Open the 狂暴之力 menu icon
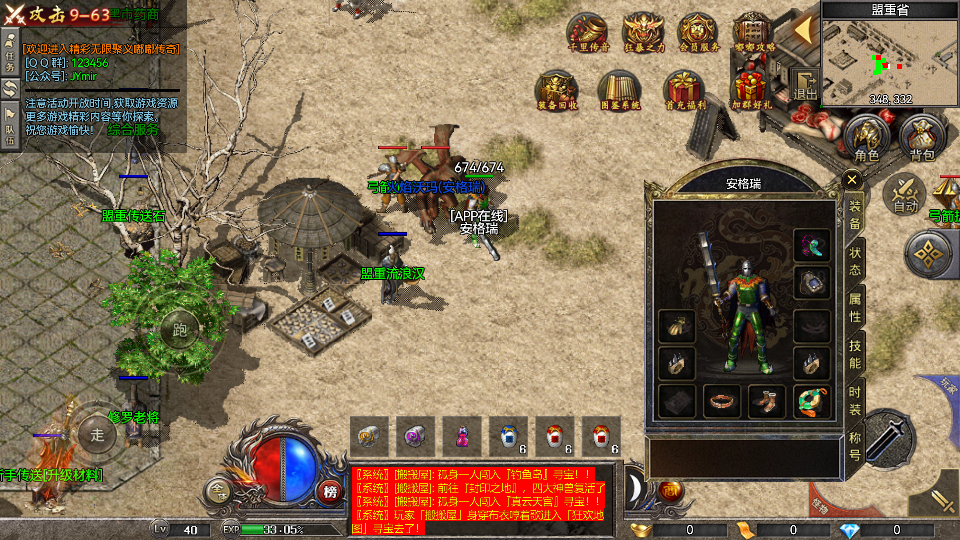960x540 pixels. (x=643, y=32)
